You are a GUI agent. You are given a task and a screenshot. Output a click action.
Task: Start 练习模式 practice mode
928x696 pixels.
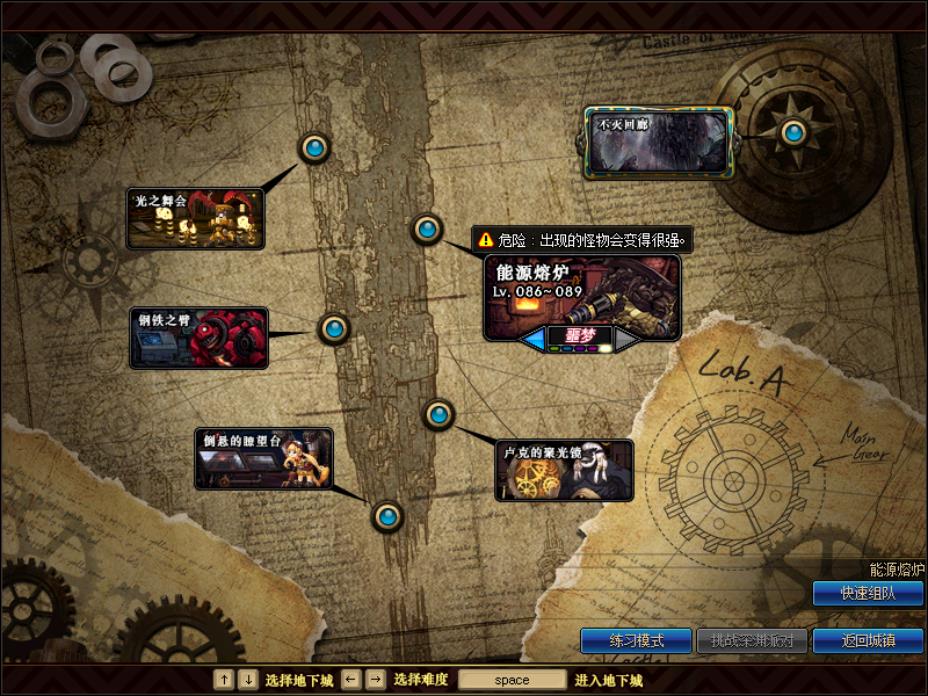pos(636,641)
